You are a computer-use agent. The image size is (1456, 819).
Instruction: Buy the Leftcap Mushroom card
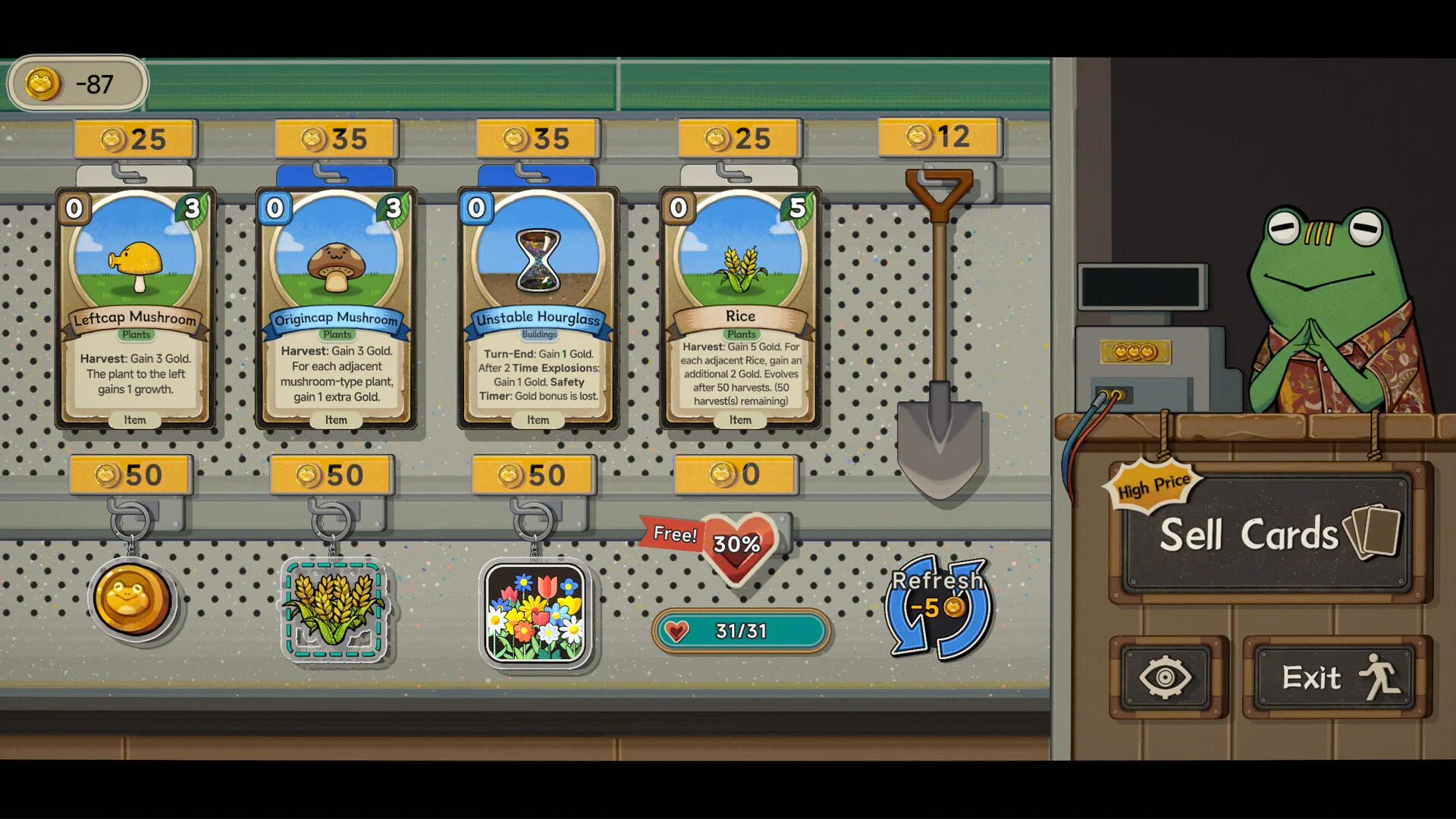136,309
